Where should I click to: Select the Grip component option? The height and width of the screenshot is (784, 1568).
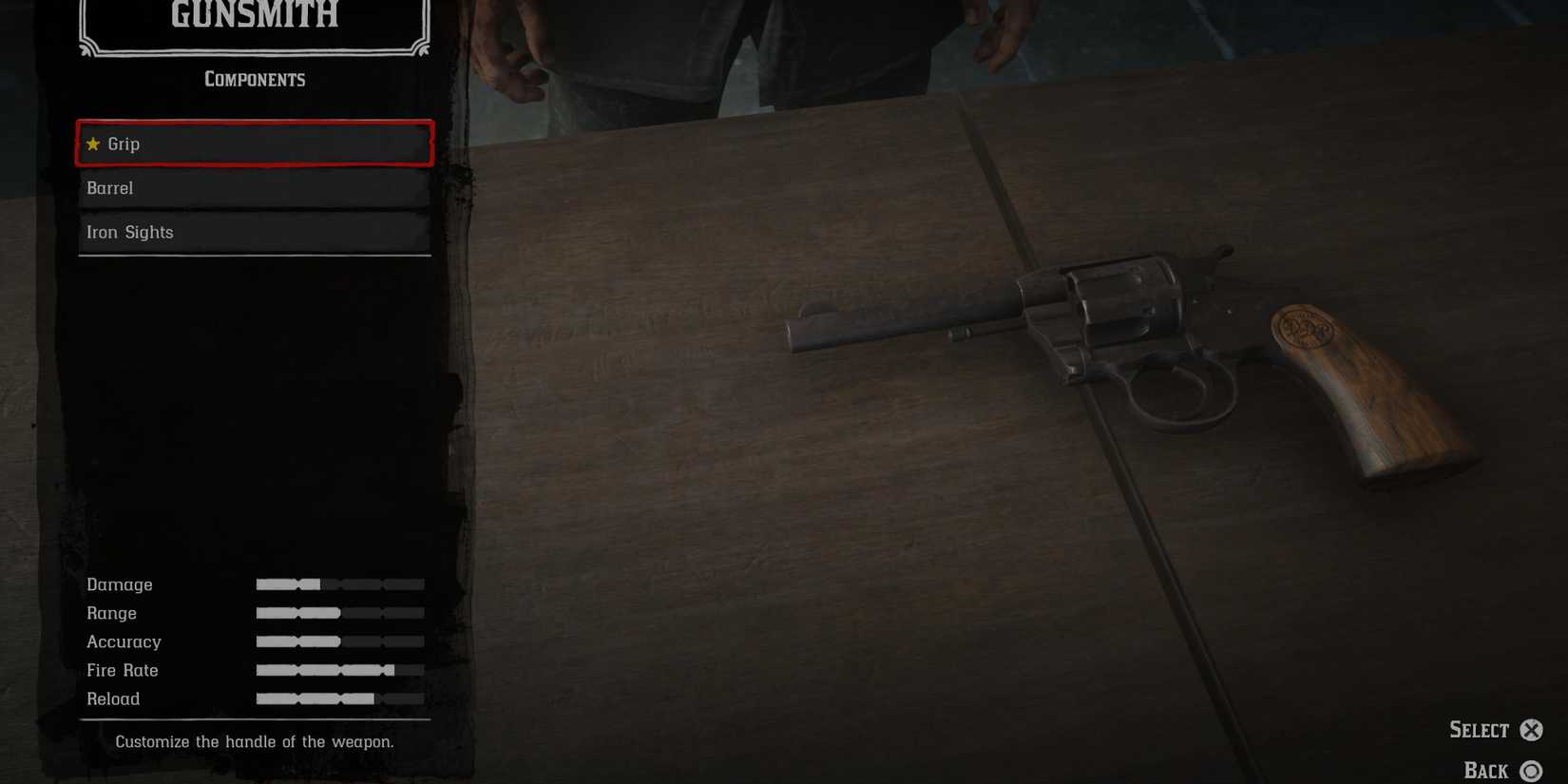tap(253, 143)
